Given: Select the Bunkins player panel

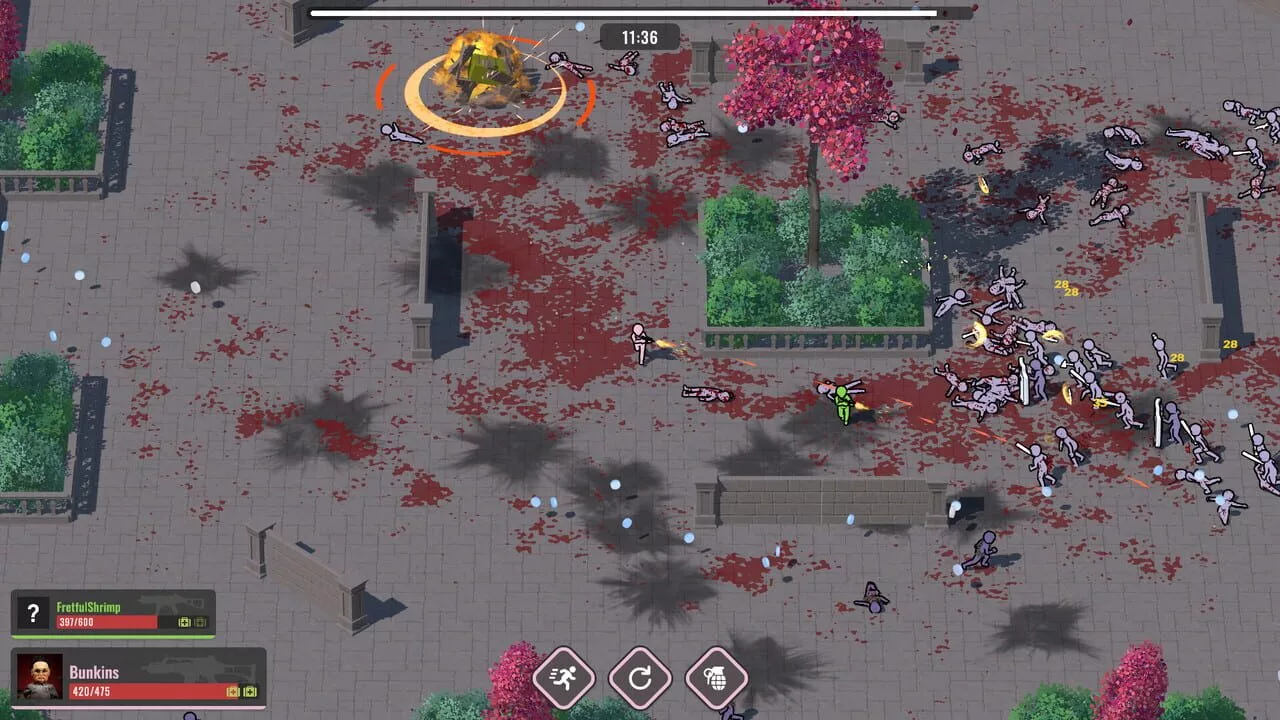Looking at the screenshot, I should 139,678.
